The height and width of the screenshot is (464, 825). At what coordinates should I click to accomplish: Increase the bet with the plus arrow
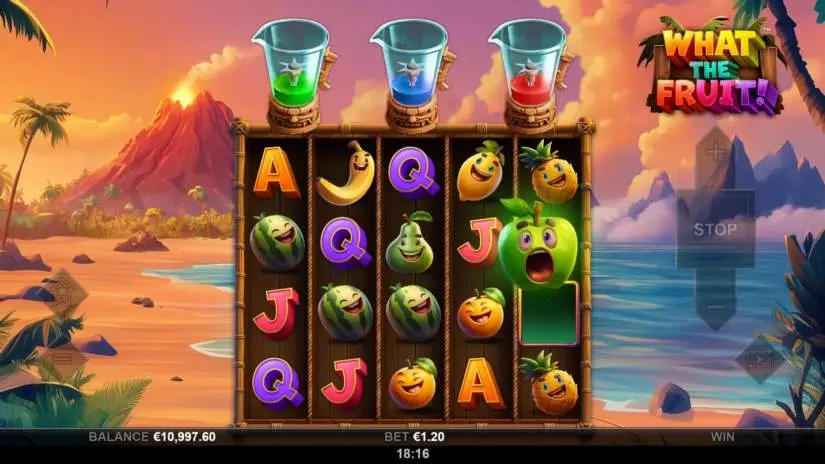[715, 153]
